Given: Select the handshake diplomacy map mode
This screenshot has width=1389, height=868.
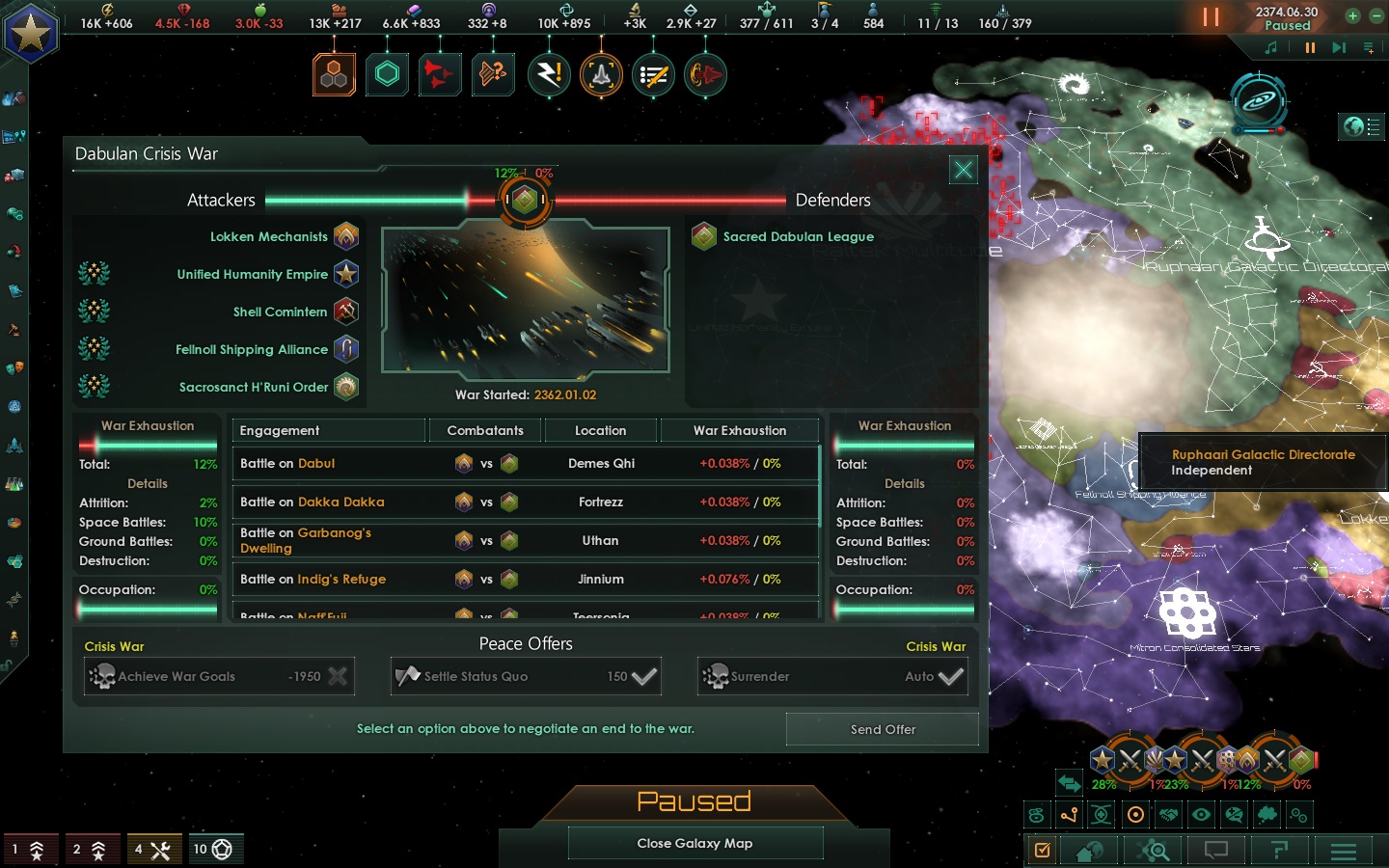Looking at the screenshot, I should 1170,815.
